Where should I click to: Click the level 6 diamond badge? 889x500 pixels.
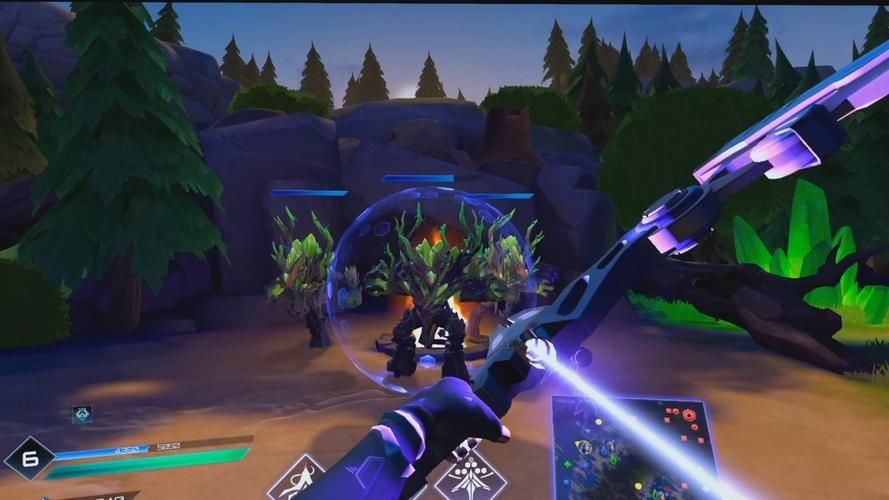click(x=28, y=459)
